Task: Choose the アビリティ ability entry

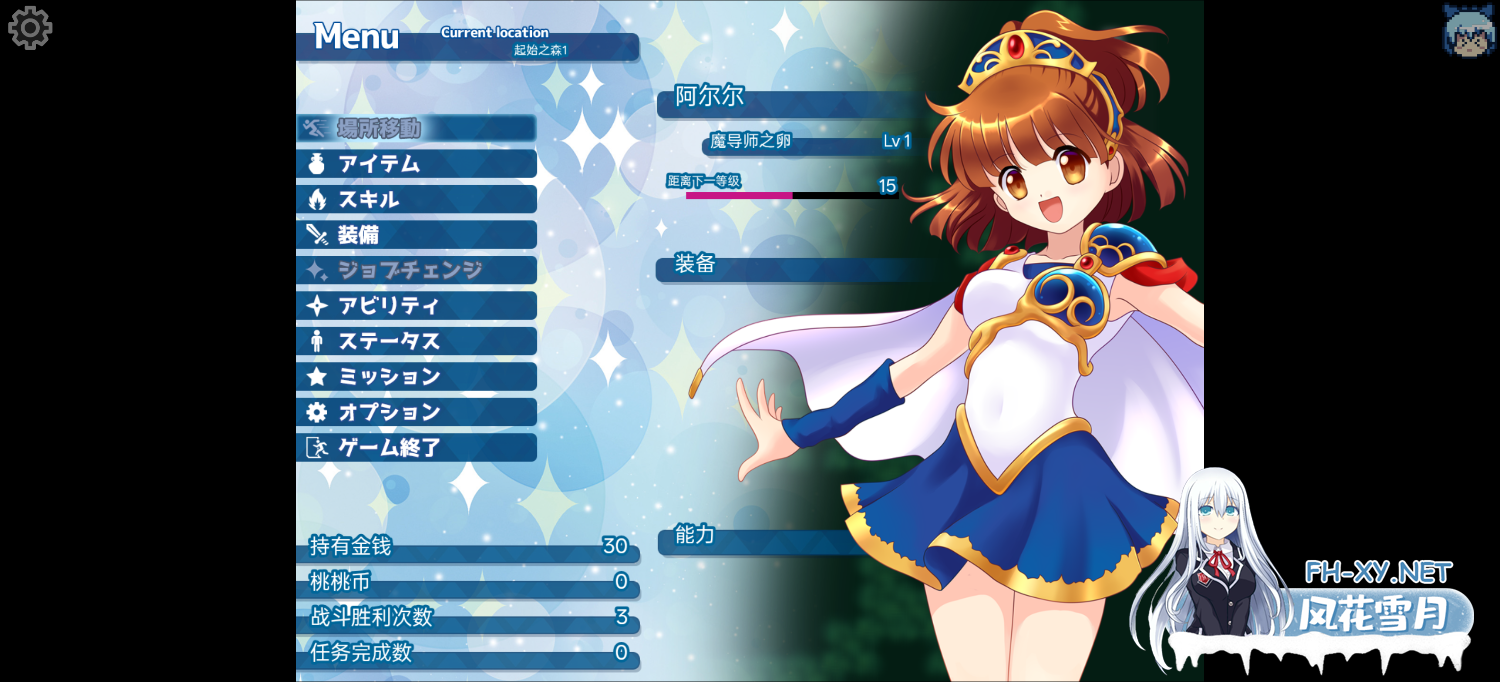Action: pos(416,306)
